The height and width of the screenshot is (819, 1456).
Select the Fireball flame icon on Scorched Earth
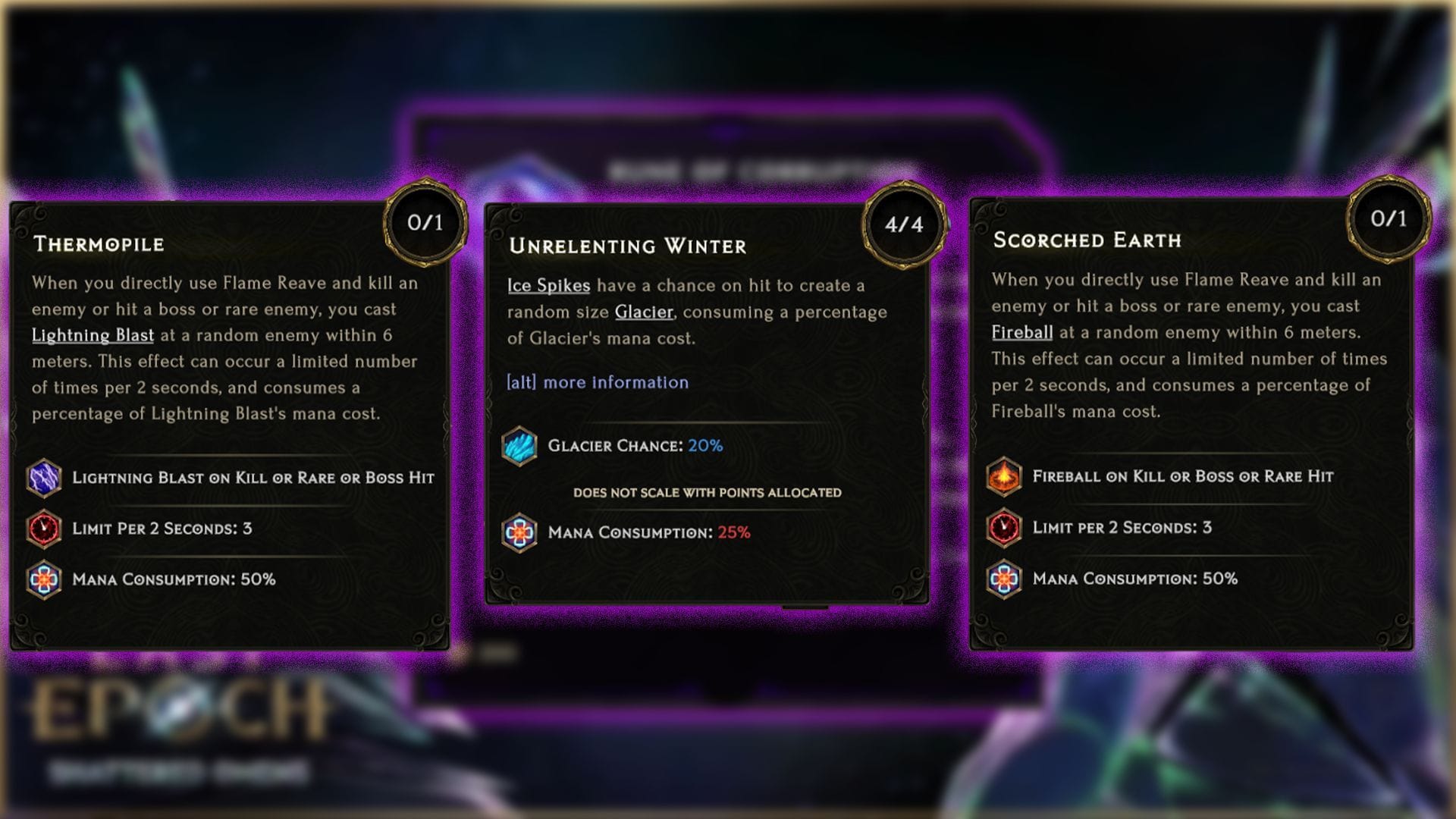click(1005, 477)
